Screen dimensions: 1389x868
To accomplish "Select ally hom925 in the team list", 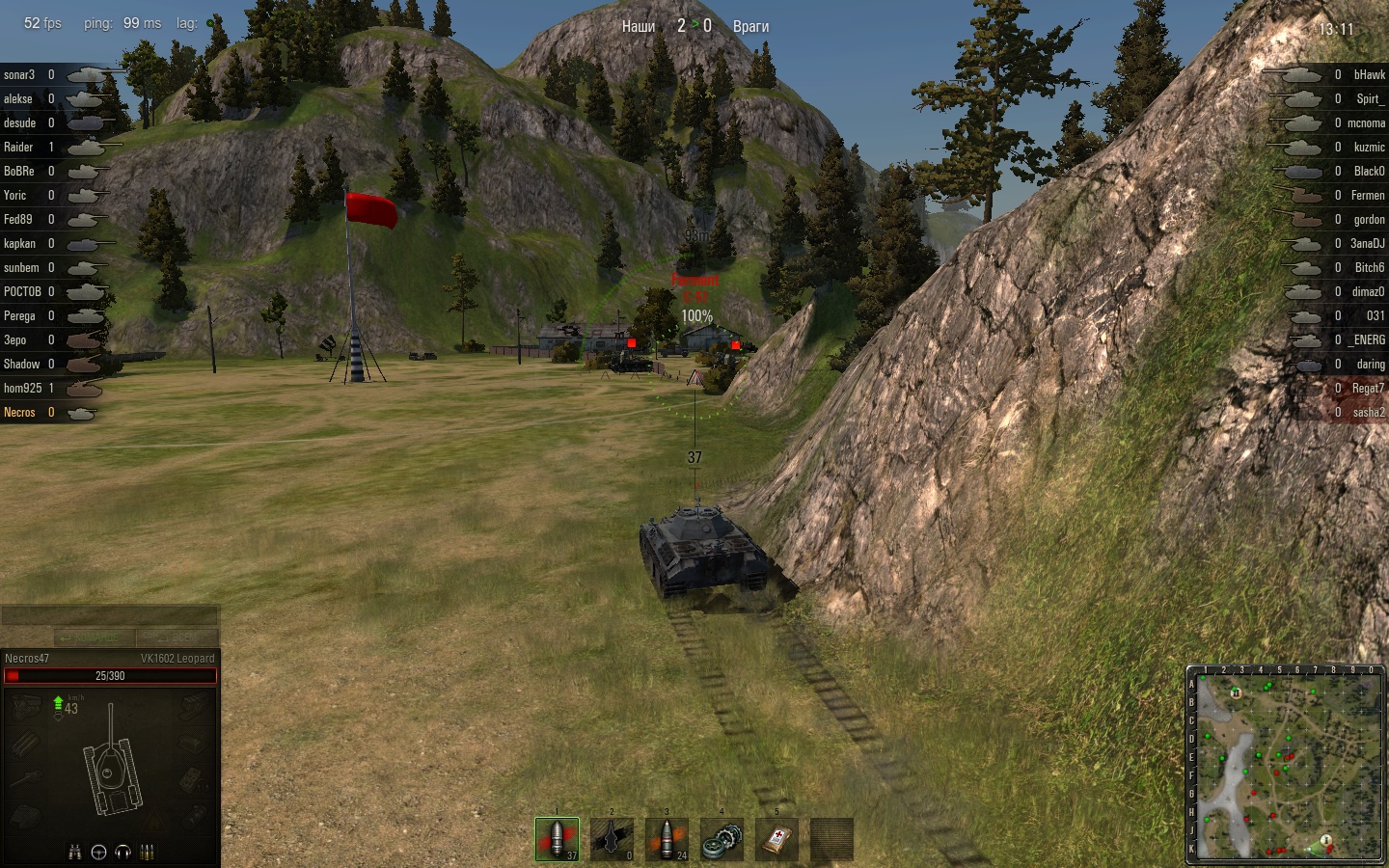I will (22, 388).
